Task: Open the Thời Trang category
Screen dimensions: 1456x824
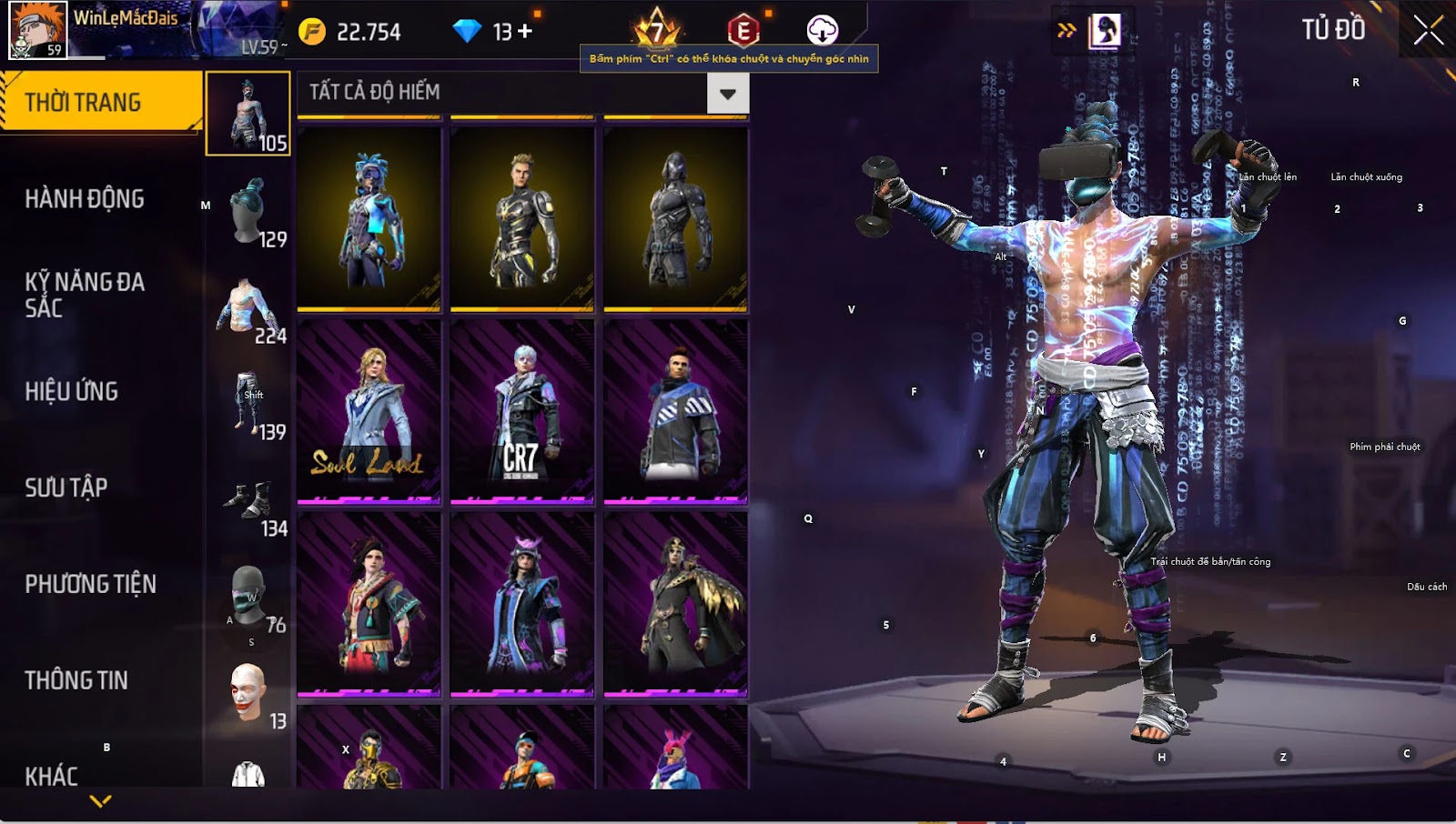Action: [100, 102]
